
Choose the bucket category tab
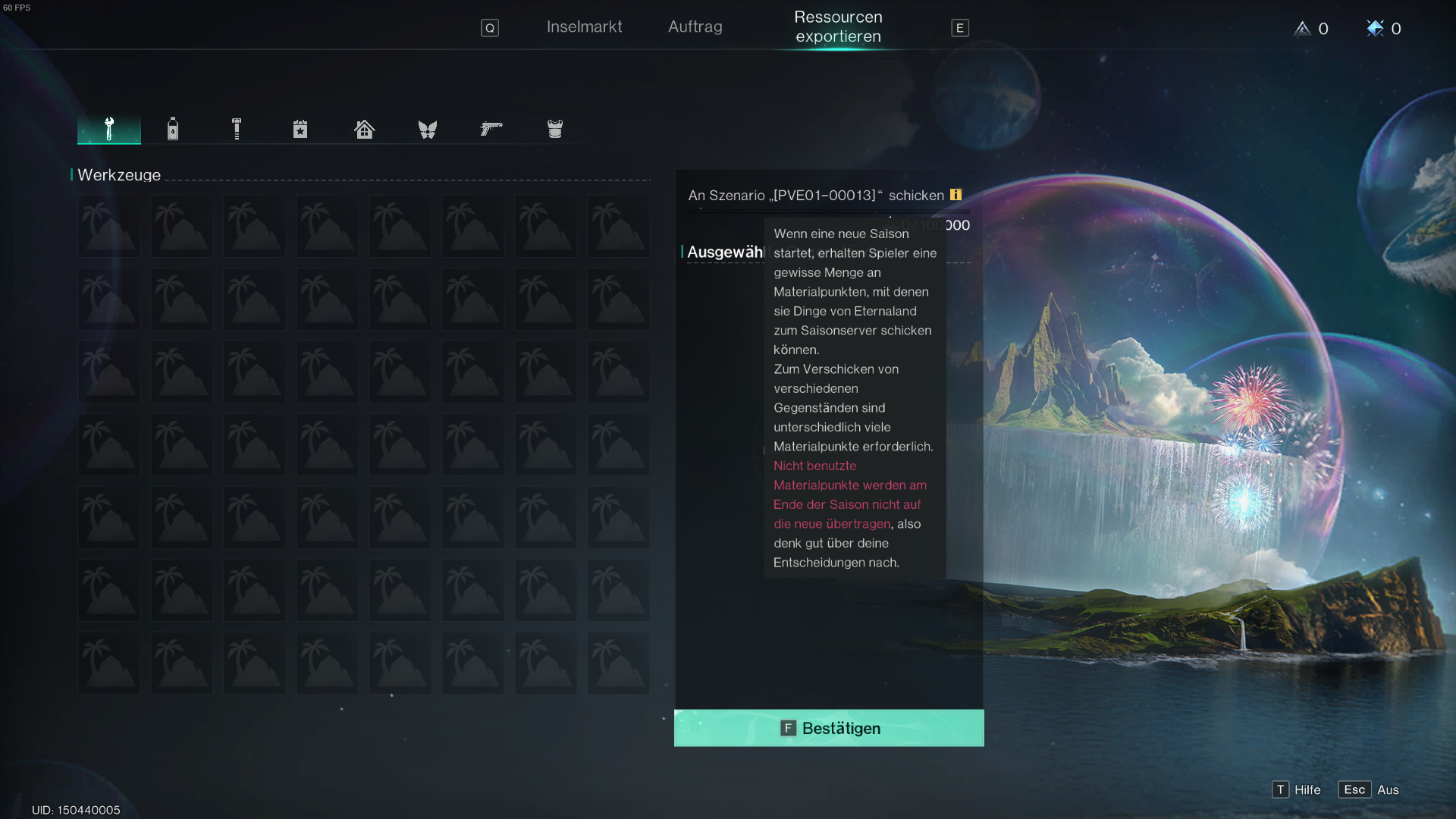(555, 129)
